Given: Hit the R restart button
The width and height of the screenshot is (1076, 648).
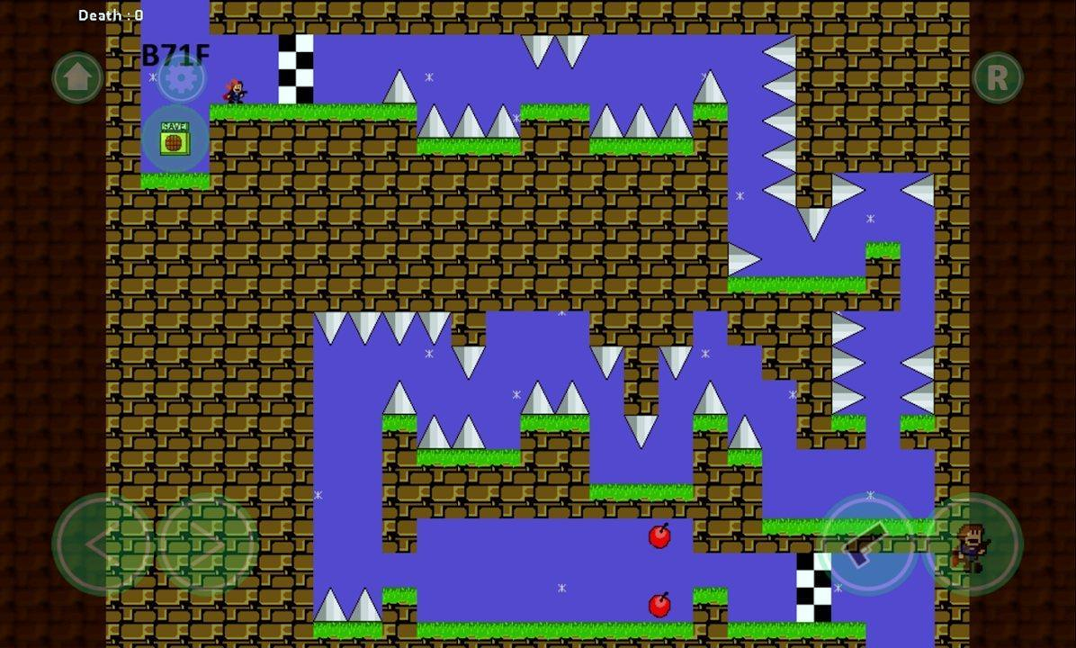Looking at the screenshot, I should point(997,77).
